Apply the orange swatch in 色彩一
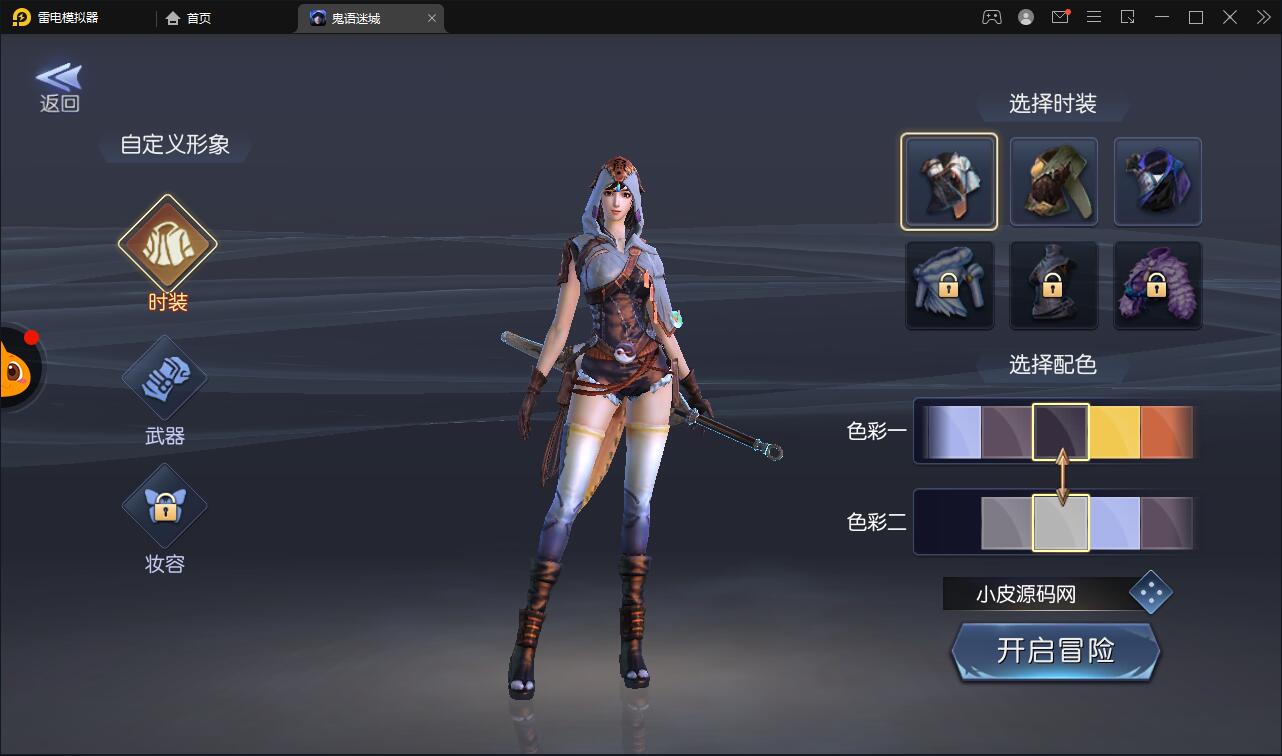The height and width of the screenshot is (756, 1282). pyautogui.click(x=1167, y=432)
